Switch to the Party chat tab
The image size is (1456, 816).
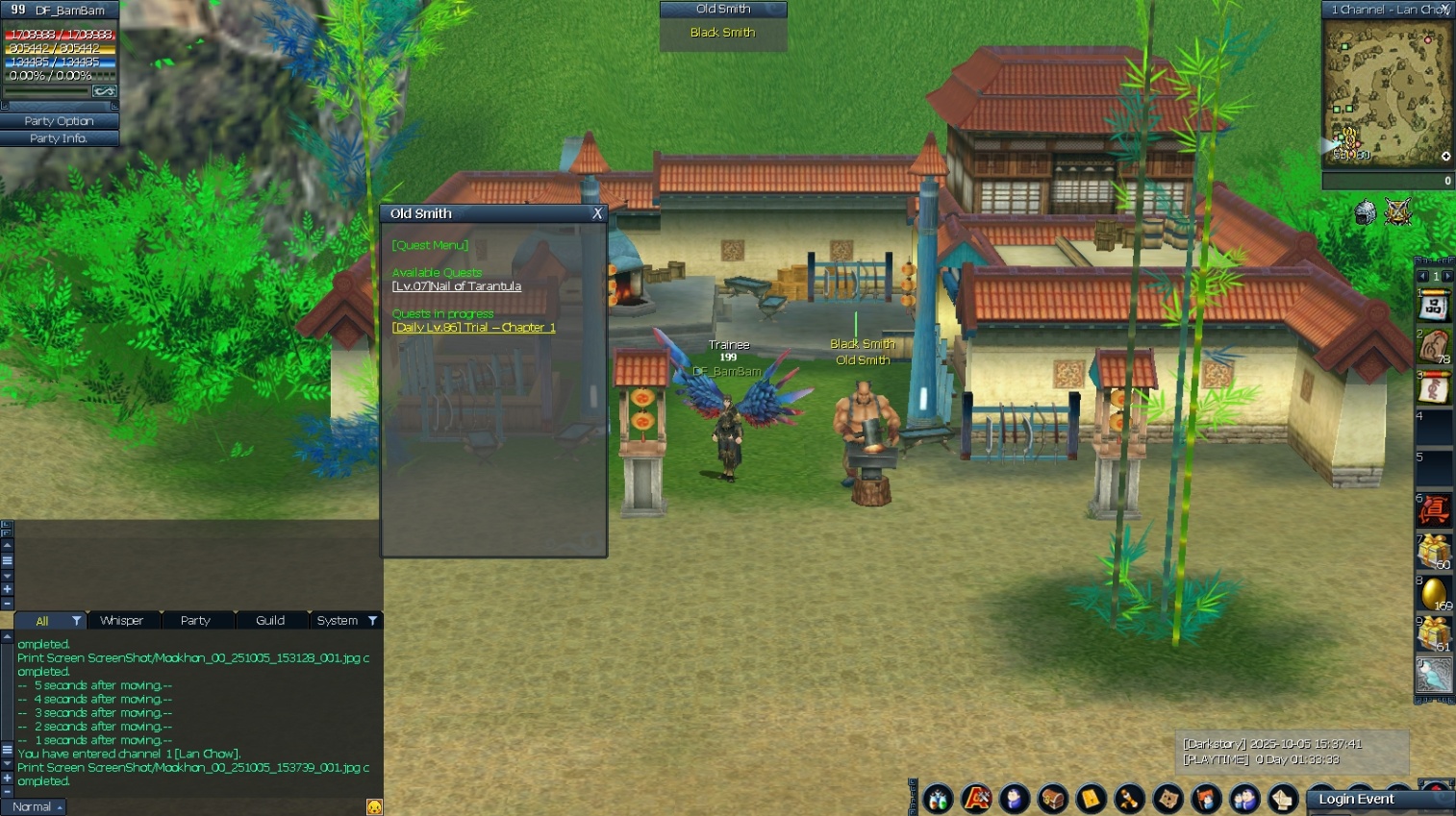tap(195, 621)
